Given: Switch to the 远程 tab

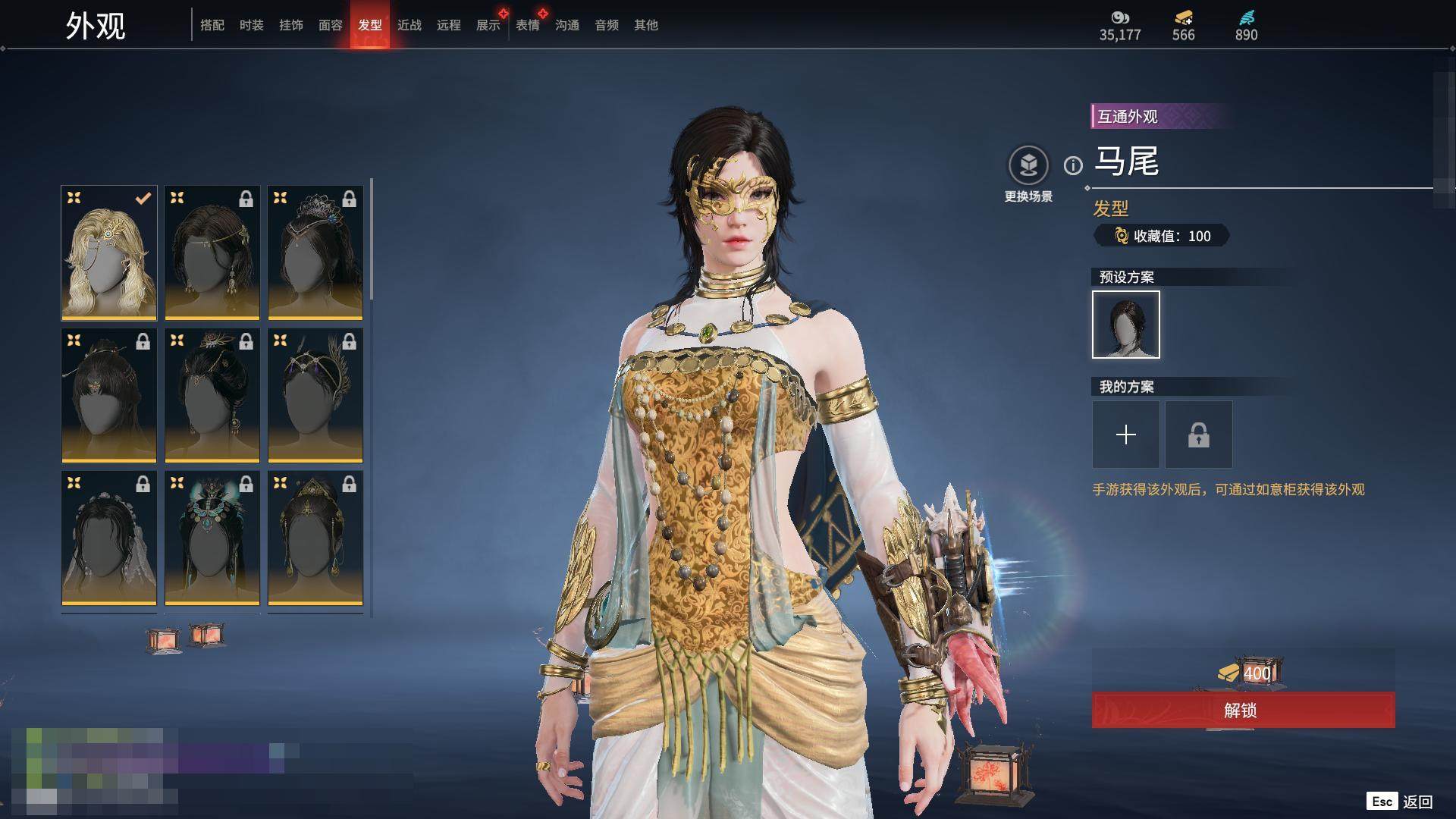Looking at the screenshot, I should (x=448, y=25).
